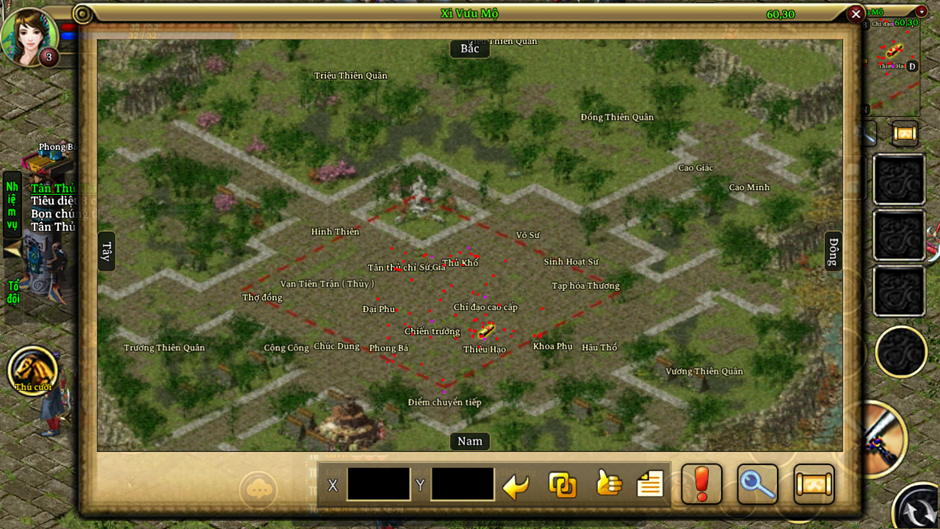Open the magnifying glass search button
940x529 pixels.
757,485
